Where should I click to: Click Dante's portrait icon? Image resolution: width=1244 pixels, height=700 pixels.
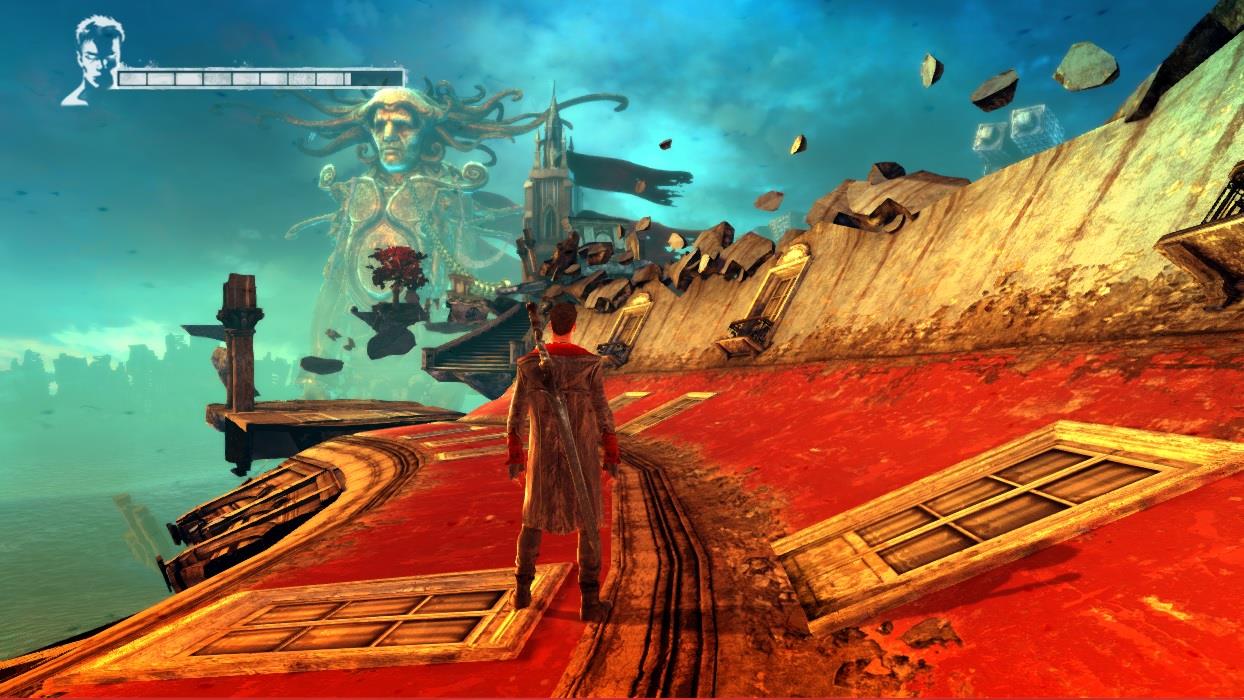point(93,59)
